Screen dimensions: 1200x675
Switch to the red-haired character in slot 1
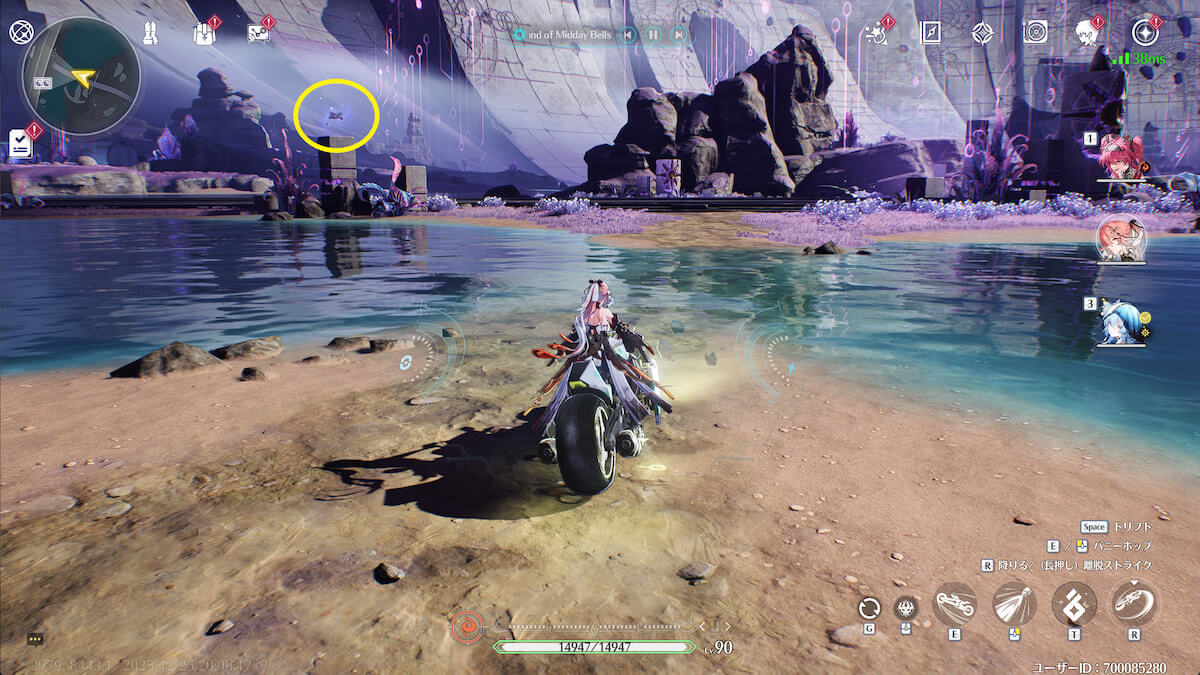1119,156
